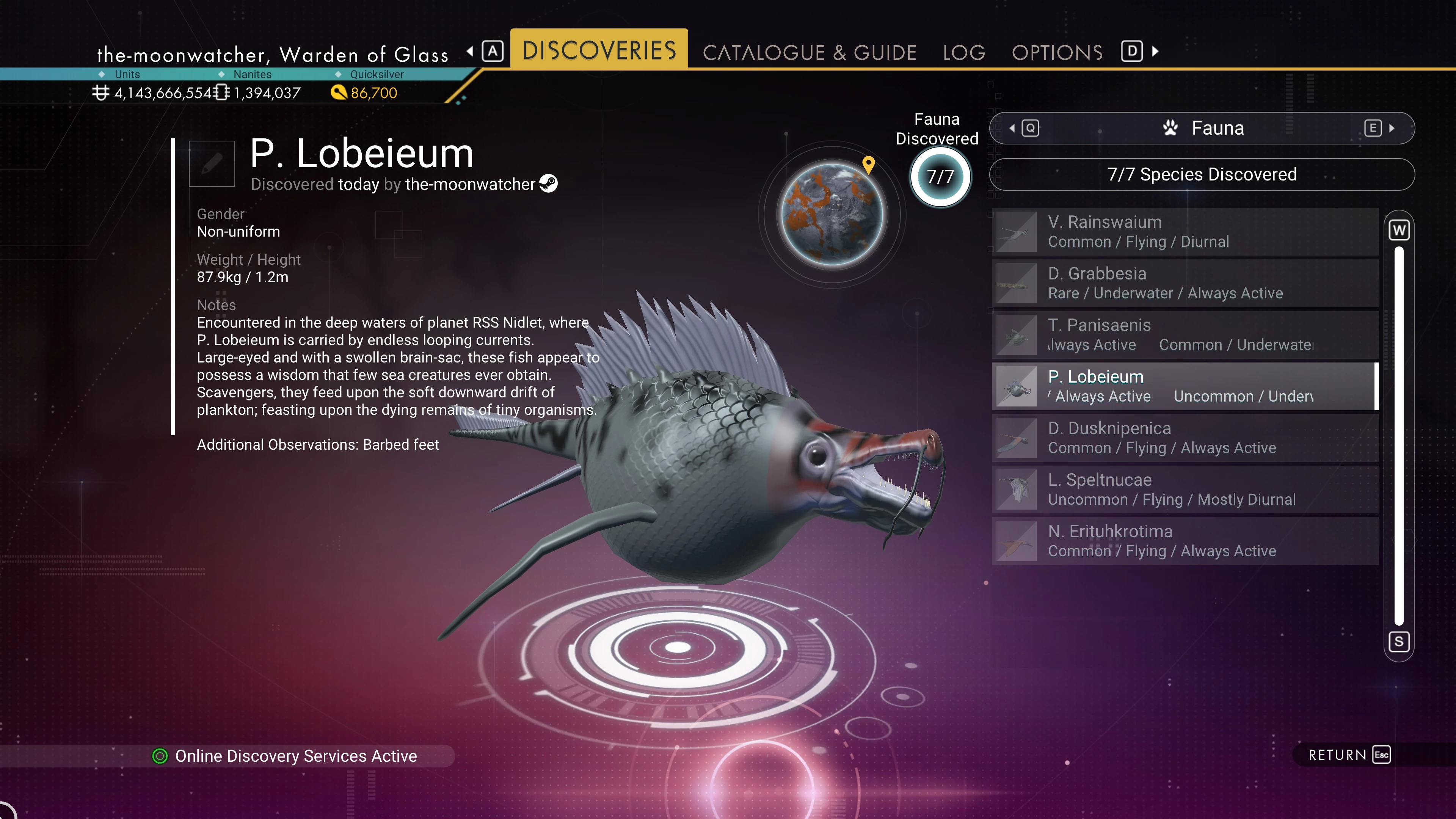The width and height of the screenshot is (1456, 819).
Task: Click the planet globe thumbnail
Action: (x=832, y=215)
